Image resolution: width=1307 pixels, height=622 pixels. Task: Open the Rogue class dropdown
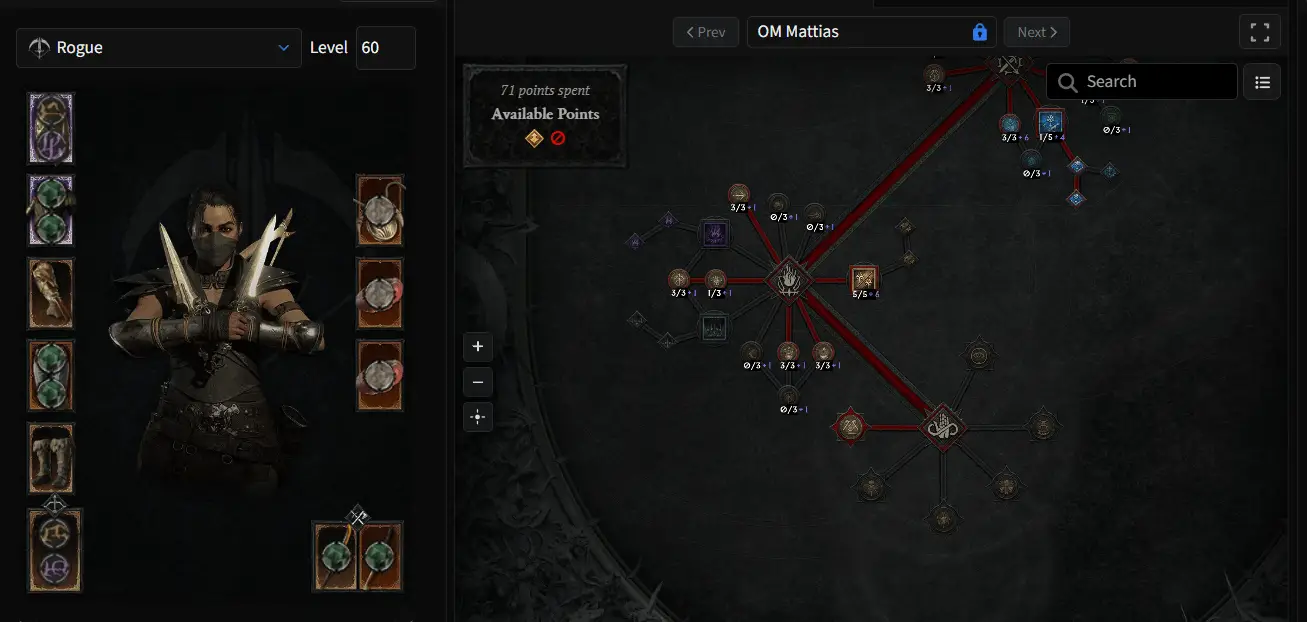(x=159, y=48)
